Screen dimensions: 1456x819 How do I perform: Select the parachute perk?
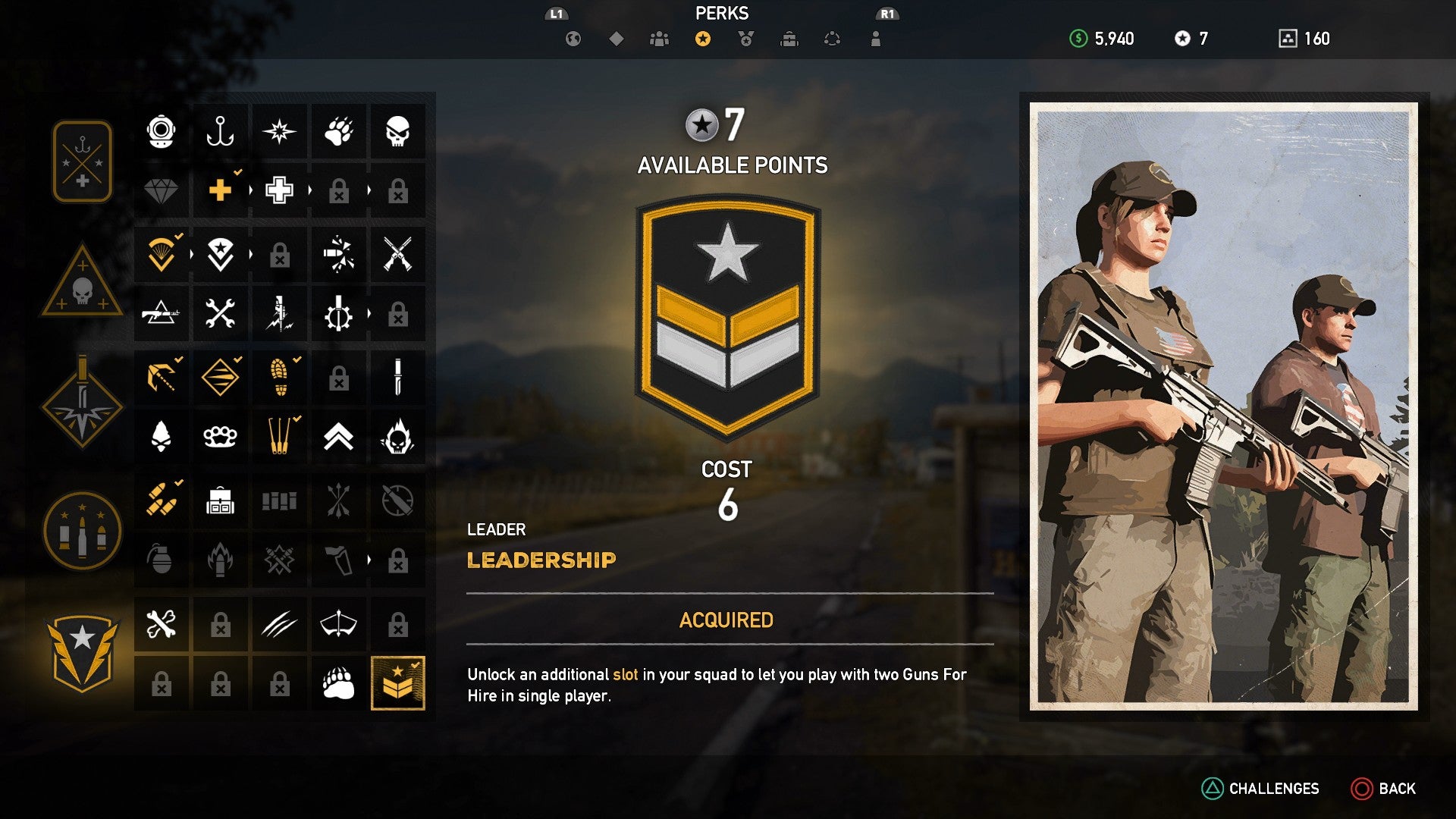click(x=161, y=255)
